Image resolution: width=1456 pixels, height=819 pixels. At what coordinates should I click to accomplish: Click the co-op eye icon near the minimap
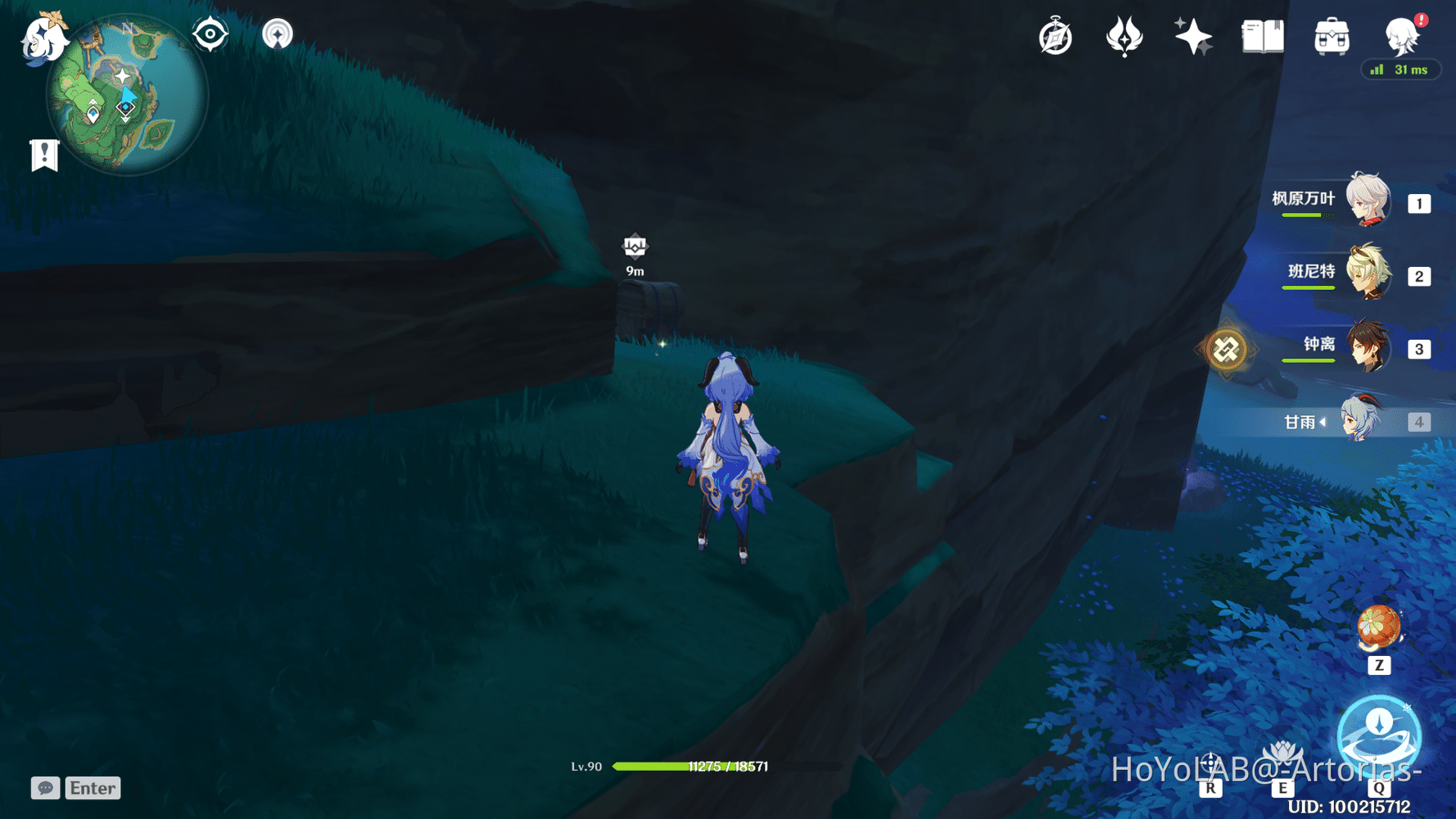click(x=210, y=33)
